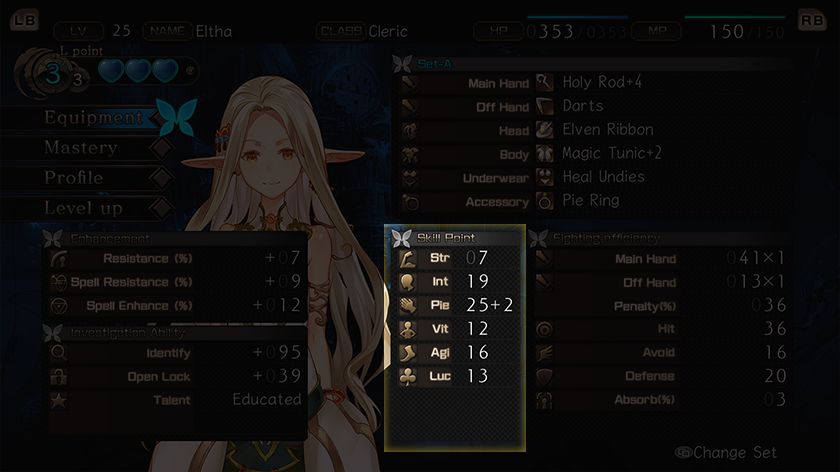Choose the Level up menu entry
Image resolution: width=840 pixels, height=472 pixels.
(83, 208)
